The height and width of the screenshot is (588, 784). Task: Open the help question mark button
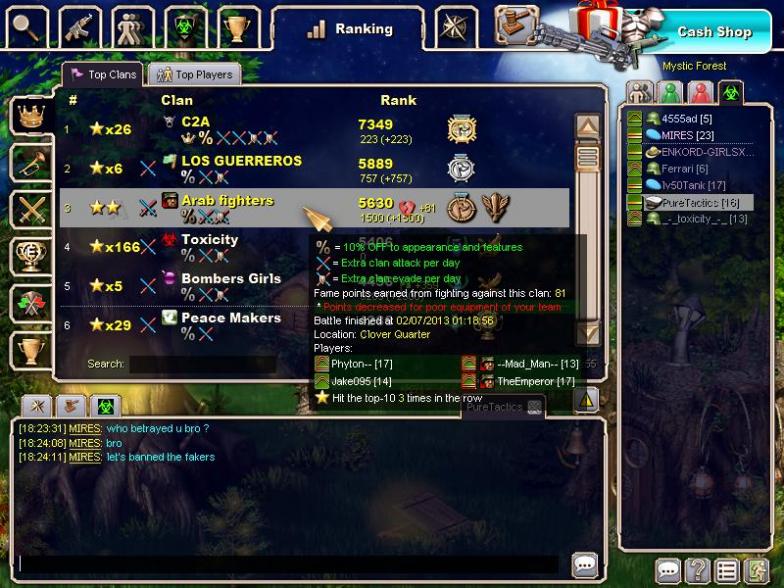pyautogui.click(x=697, y=571)
